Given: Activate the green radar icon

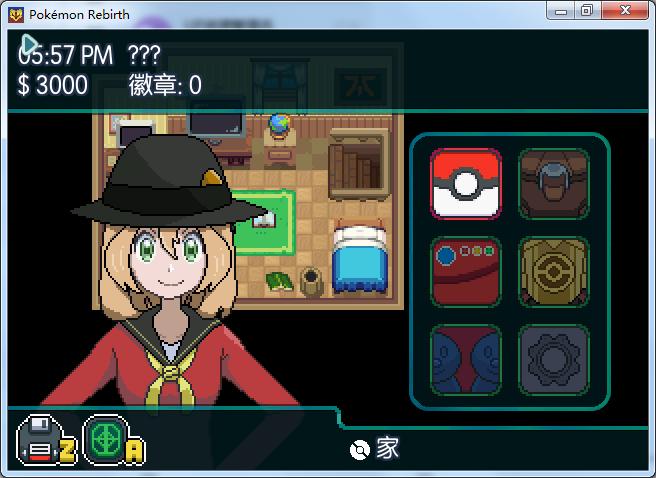Looking at the screenshot, I should 104,441.
